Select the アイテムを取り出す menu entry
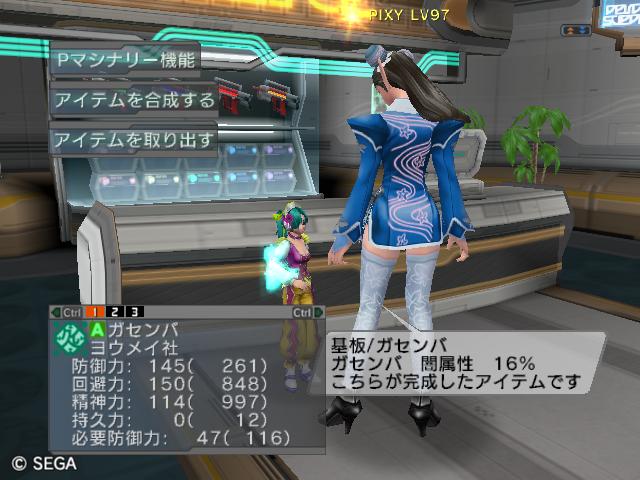Image resolution: width=640 pixels, height=480 pixels. (x=133, y=140)
